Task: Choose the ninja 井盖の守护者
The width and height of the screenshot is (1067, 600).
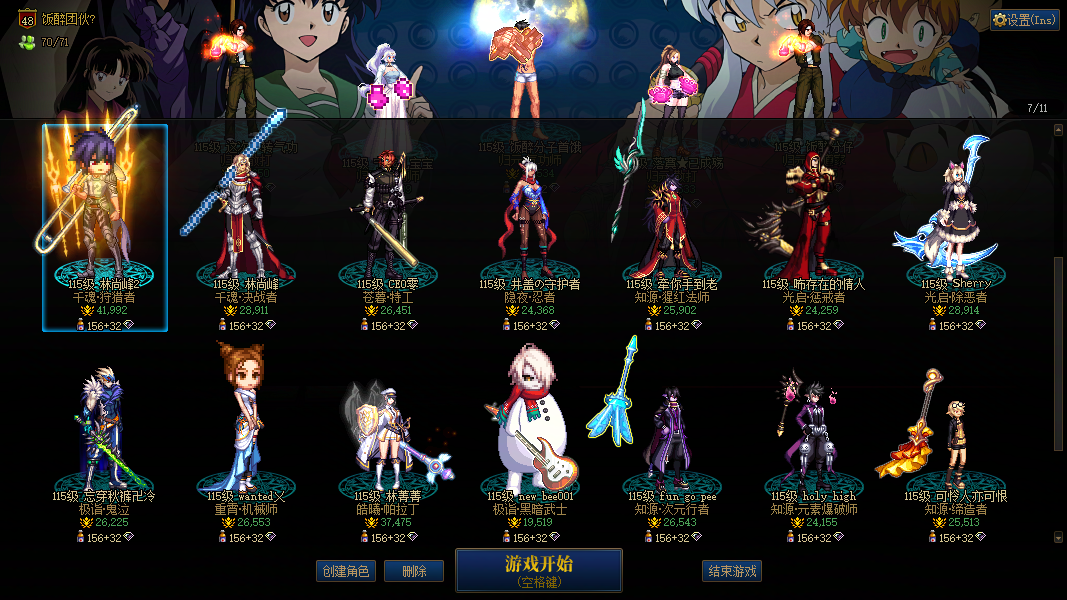Action: tap(529, 230)
